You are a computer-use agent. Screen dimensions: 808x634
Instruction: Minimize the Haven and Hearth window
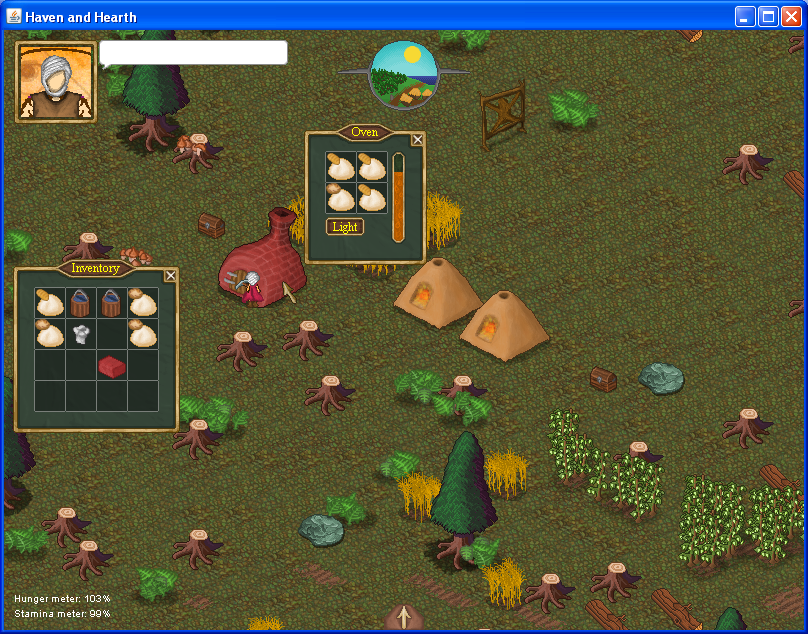746,16
